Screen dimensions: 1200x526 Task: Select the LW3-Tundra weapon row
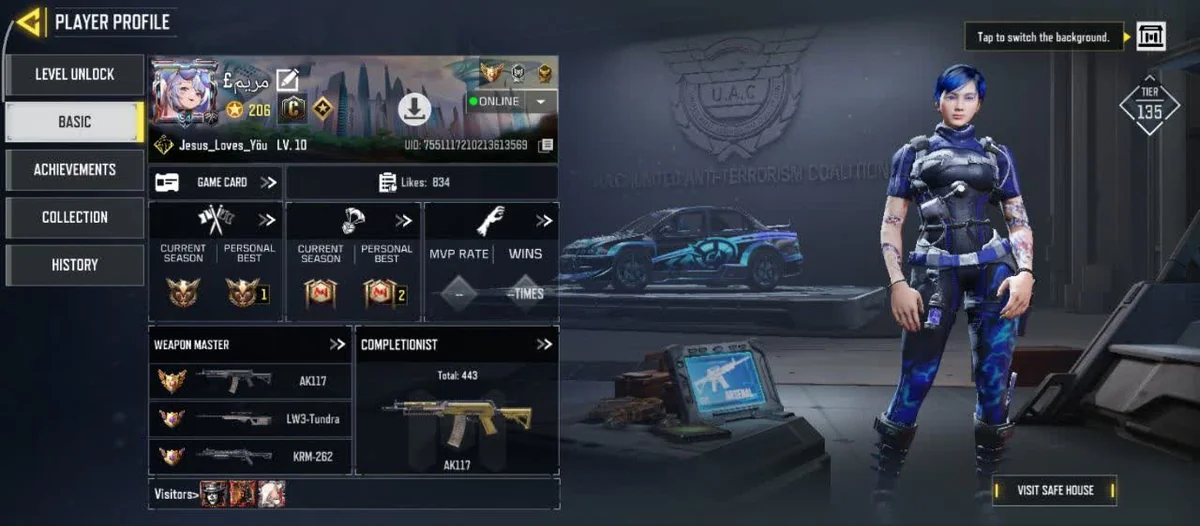250,419
